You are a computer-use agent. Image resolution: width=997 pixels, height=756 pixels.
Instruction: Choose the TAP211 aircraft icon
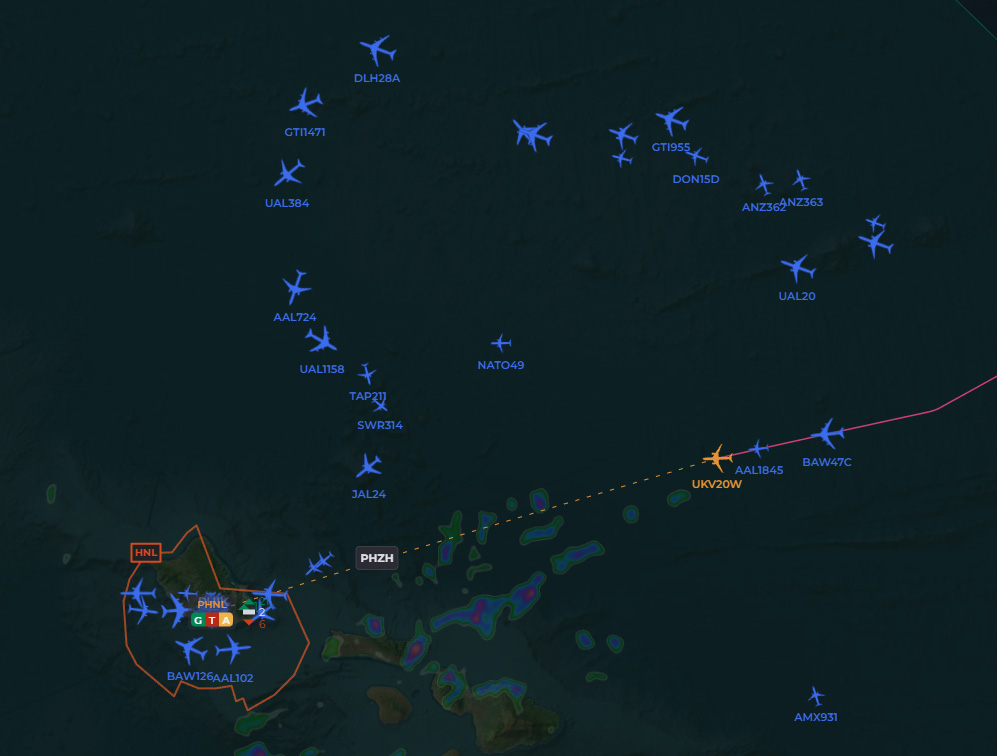(x=367, y=374)
